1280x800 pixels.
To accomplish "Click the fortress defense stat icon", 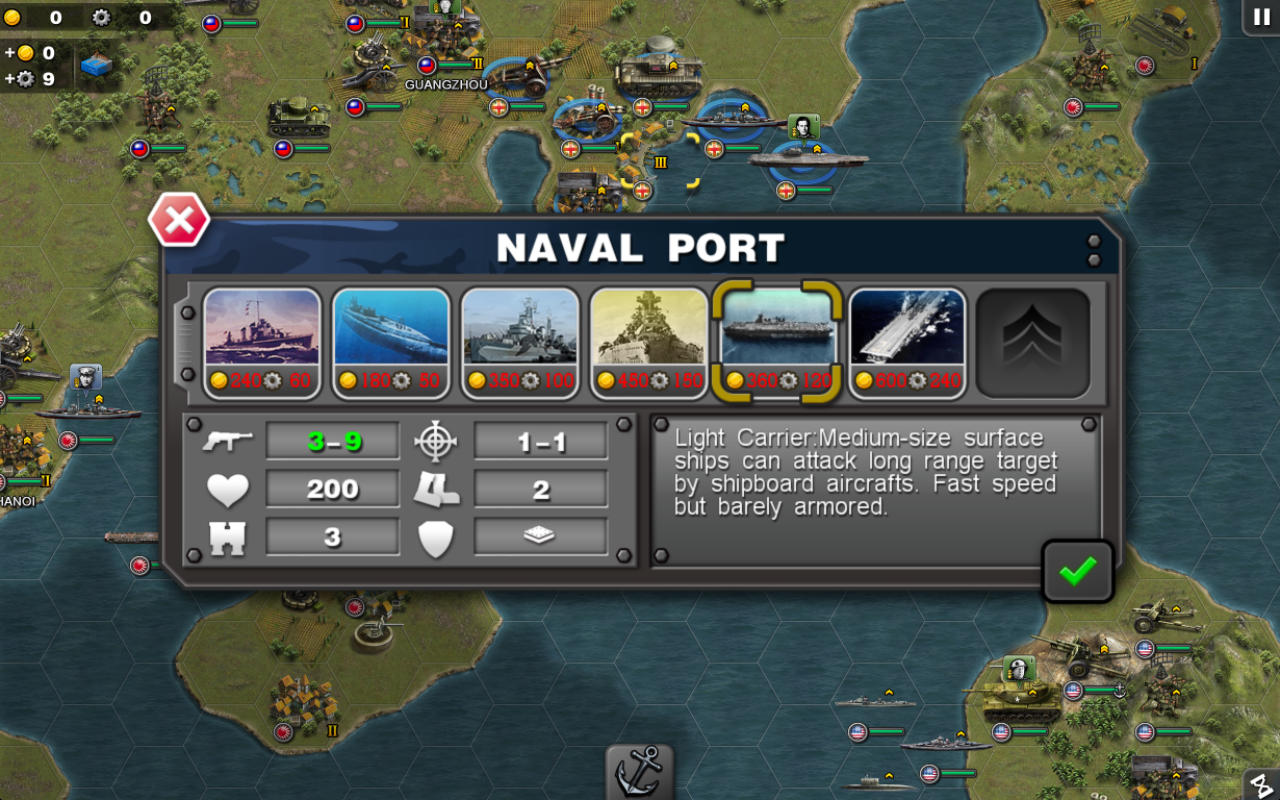I will pos(228,537).
